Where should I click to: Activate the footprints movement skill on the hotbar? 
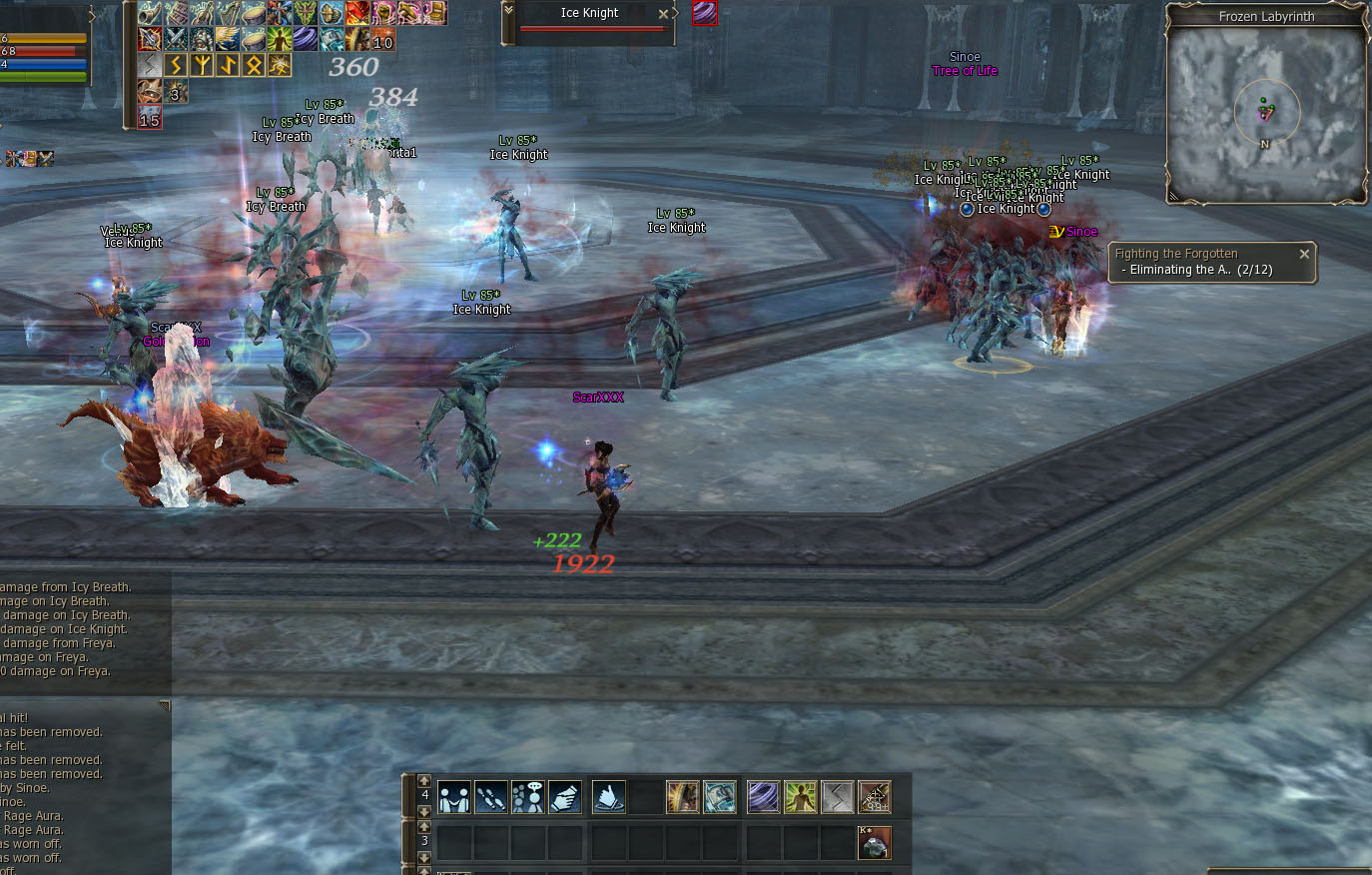[491, 794]
